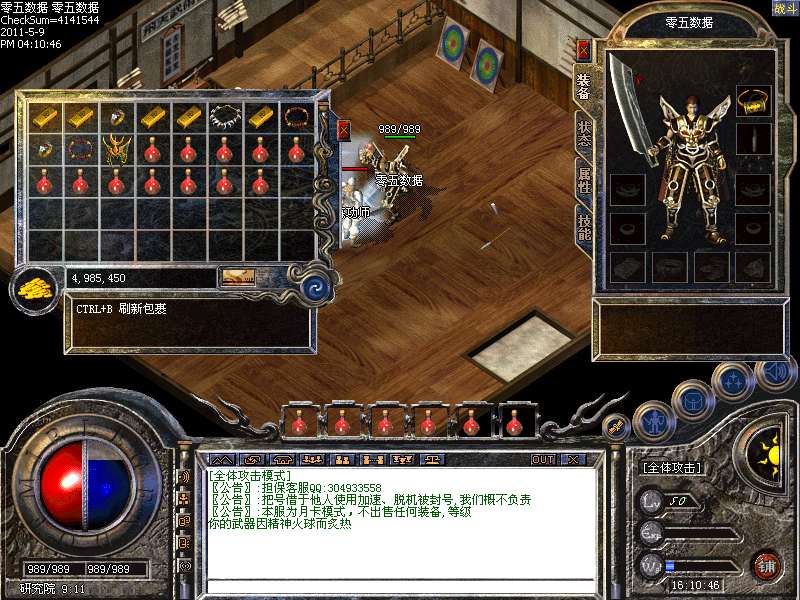This screenshot has width=800, height=600.
Task: Click the OUT button above chat
Action: coord(543,460)
